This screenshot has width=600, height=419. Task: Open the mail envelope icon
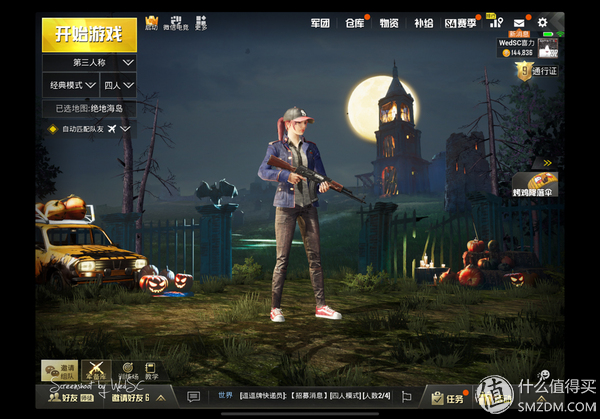pos(519,22)
